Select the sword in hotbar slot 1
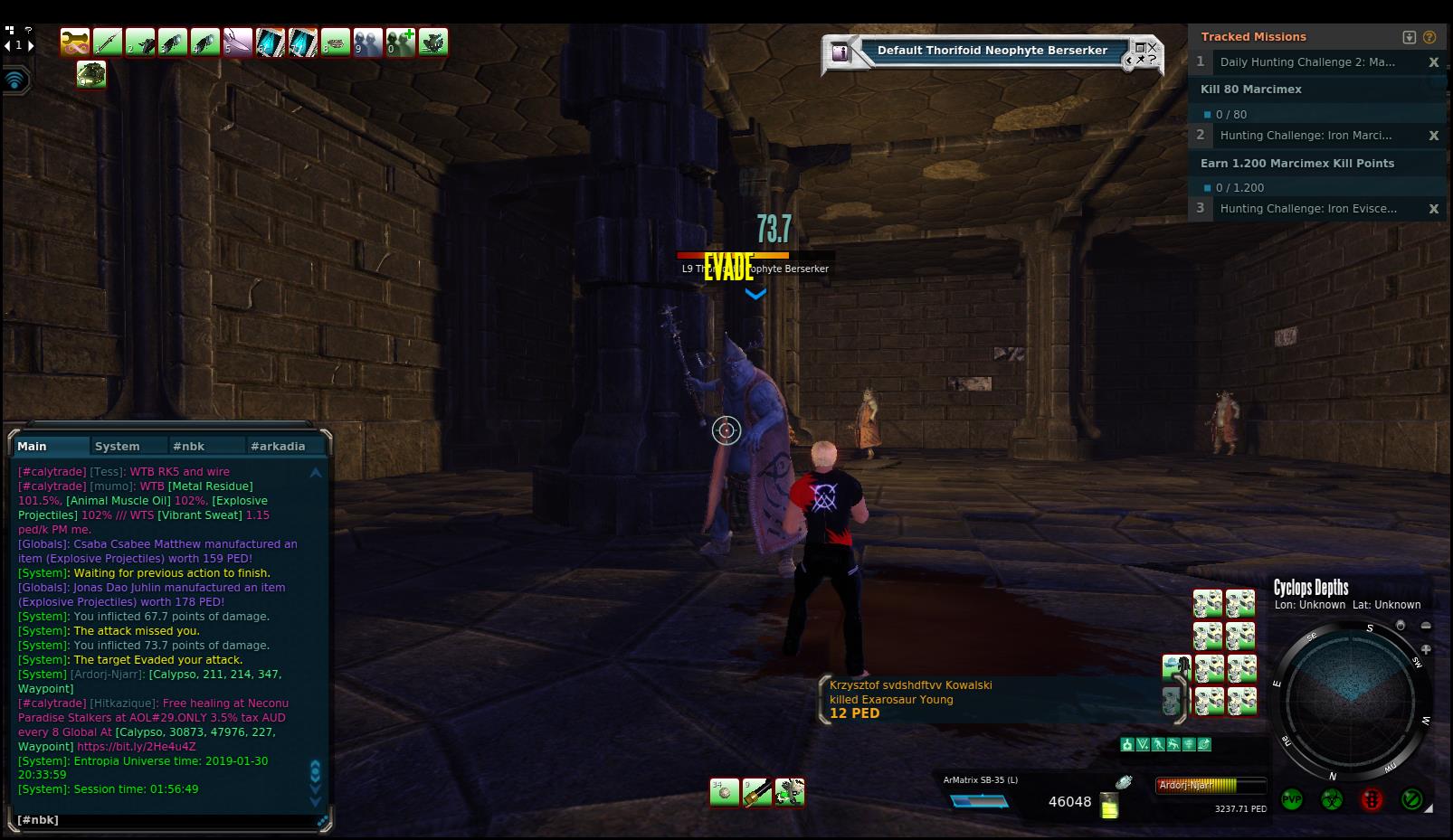This screenshot has height=840, width=1453. click(x=108, y=42)
